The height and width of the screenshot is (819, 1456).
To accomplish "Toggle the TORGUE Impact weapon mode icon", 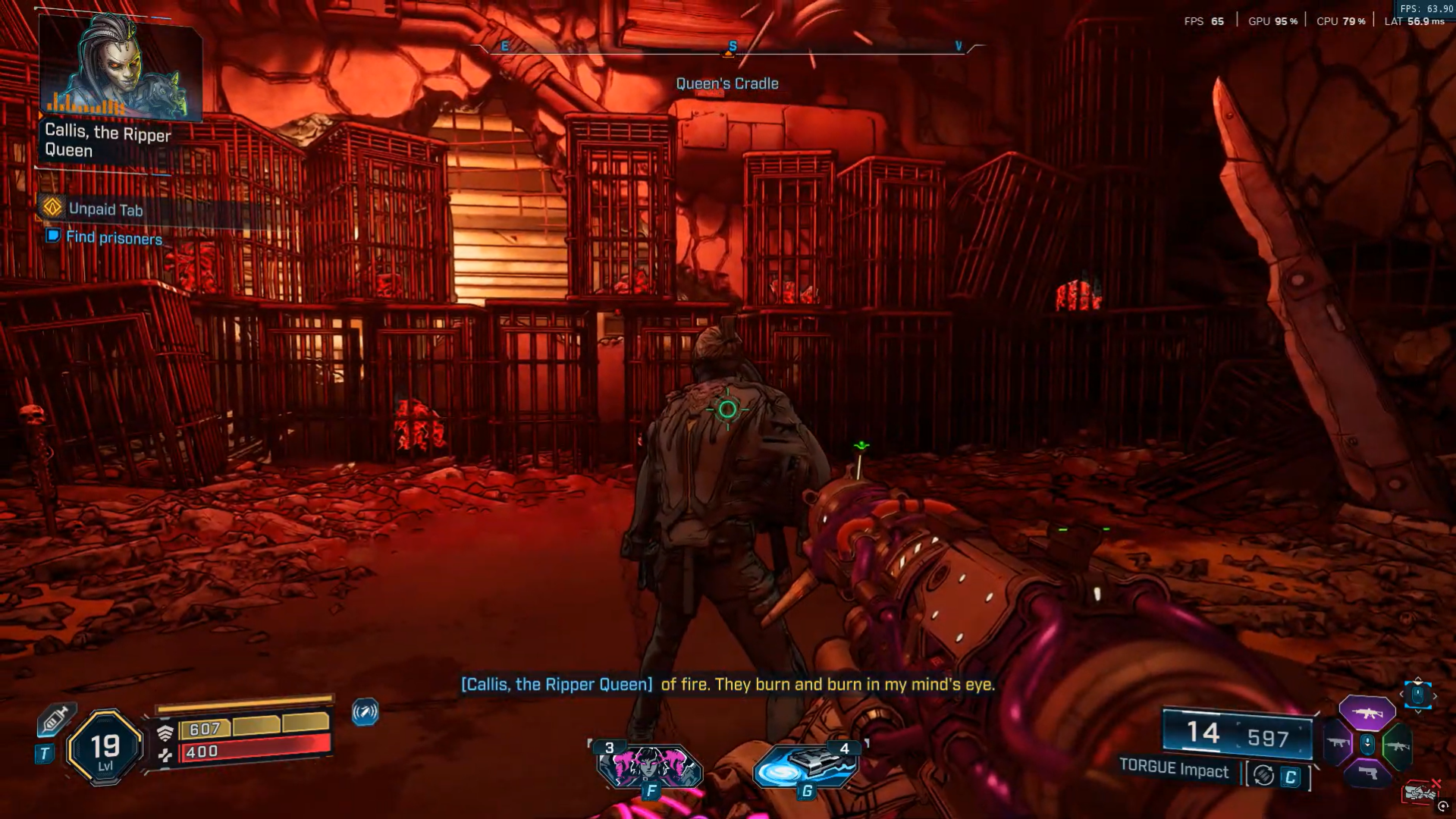I will 1263,775.
